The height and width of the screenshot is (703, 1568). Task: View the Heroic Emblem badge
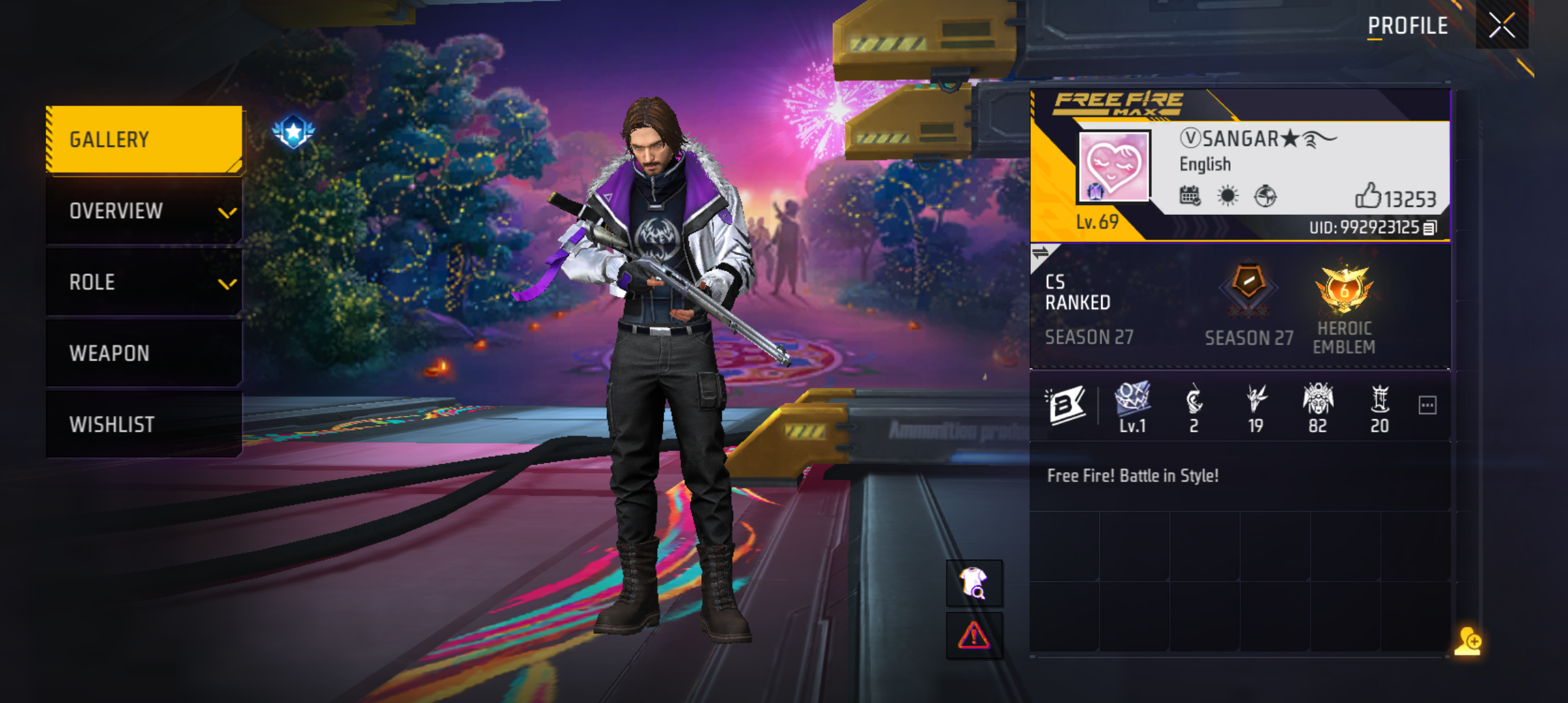coord(1344,290)
